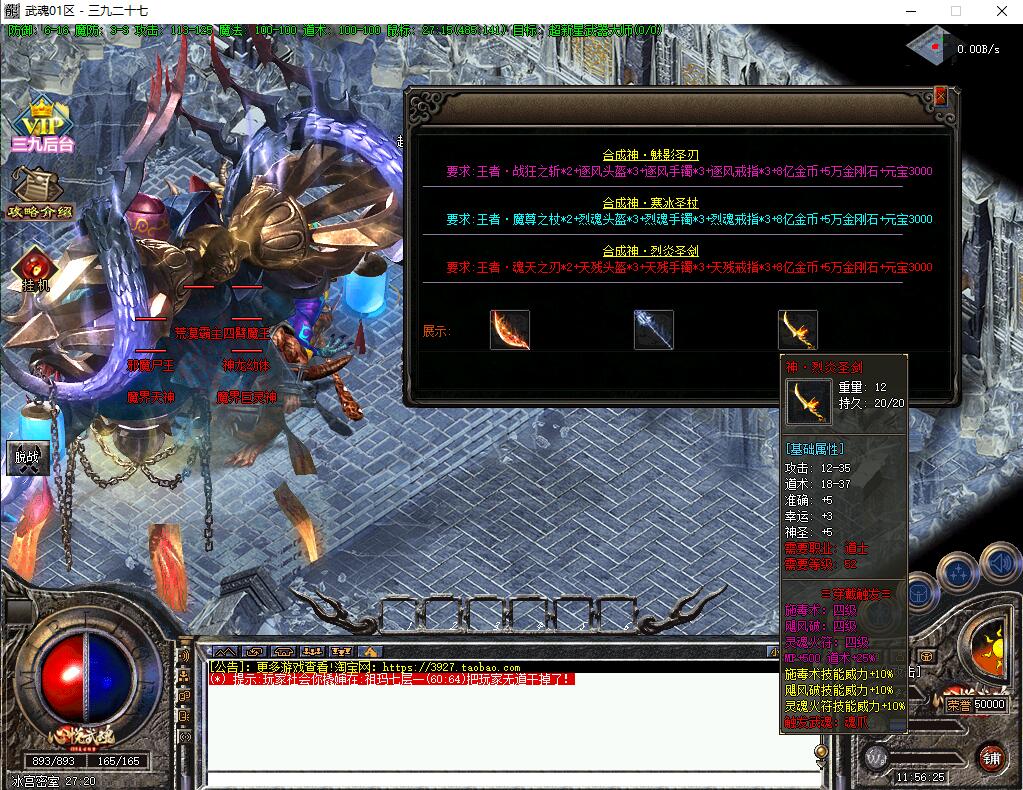Screen dimensions: 1023x790
Task: Inspect the flaming red blade preview icon
Action: pyautogui.click(x=510, y=330)
